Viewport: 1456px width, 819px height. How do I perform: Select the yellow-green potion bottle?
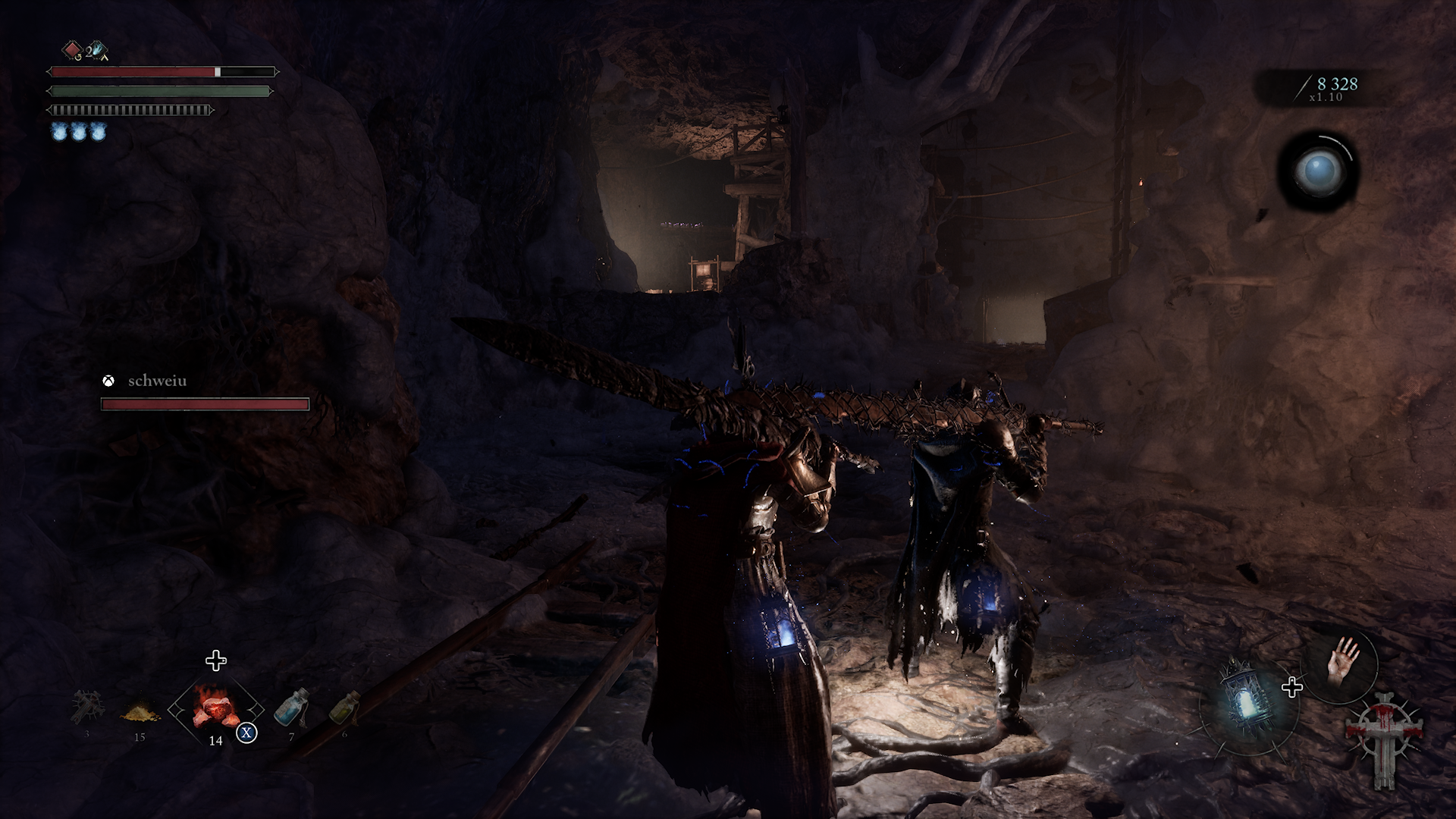coord(344,708)
